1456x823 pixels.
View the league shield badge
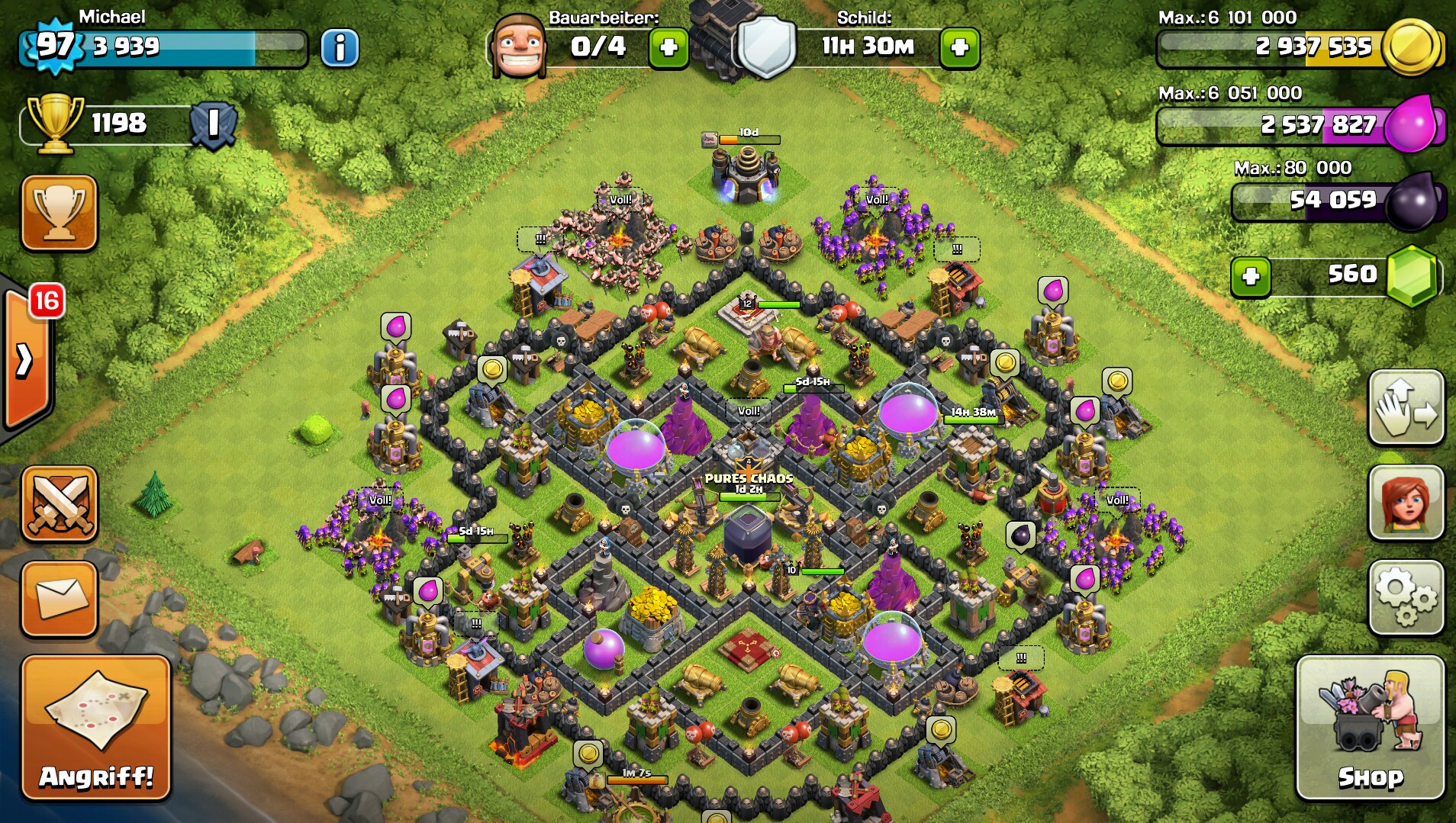[x=213, y=124]
